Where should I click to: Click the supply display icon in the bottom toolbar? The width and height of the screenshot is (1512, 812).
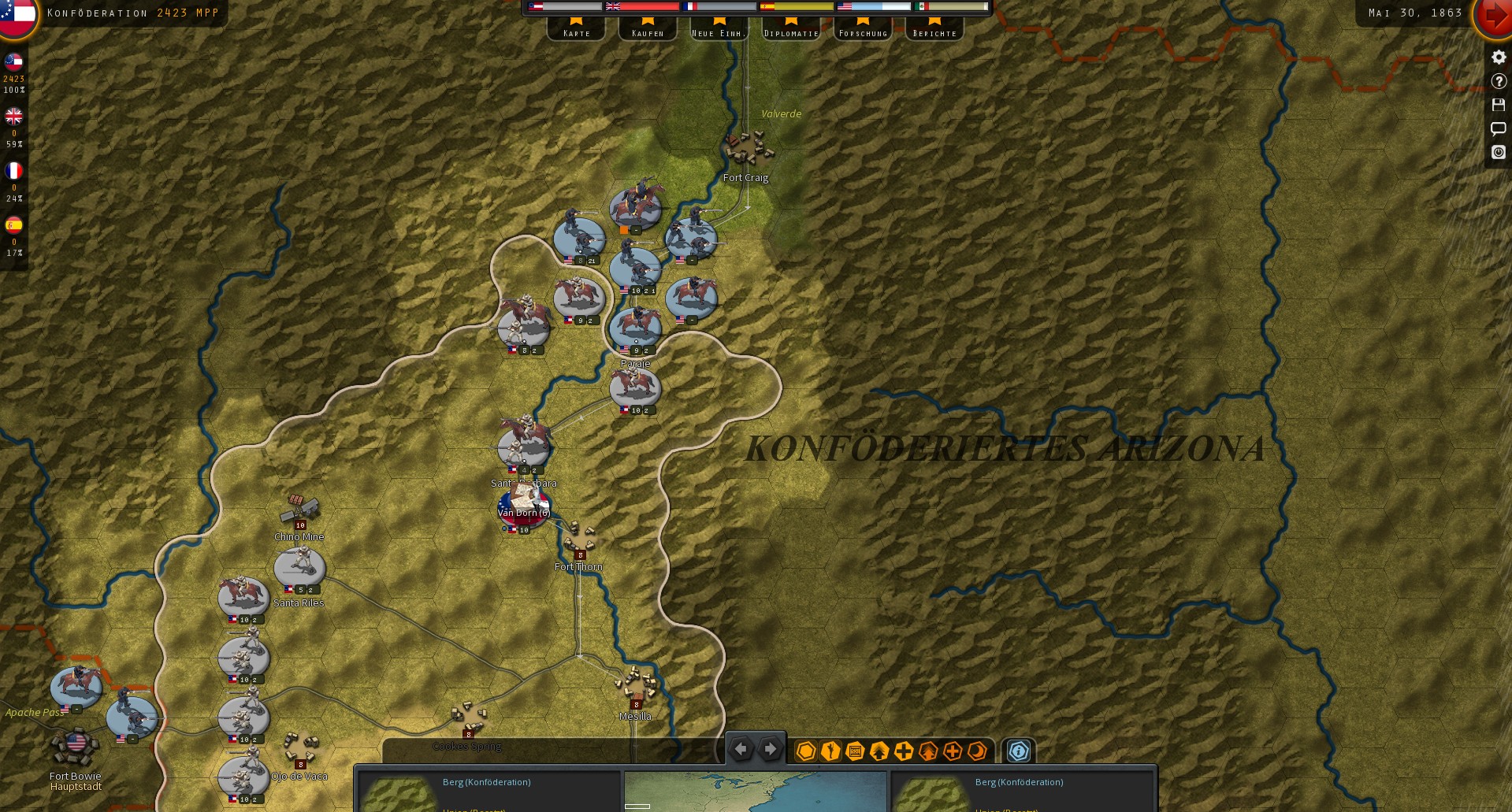point(855,751)
